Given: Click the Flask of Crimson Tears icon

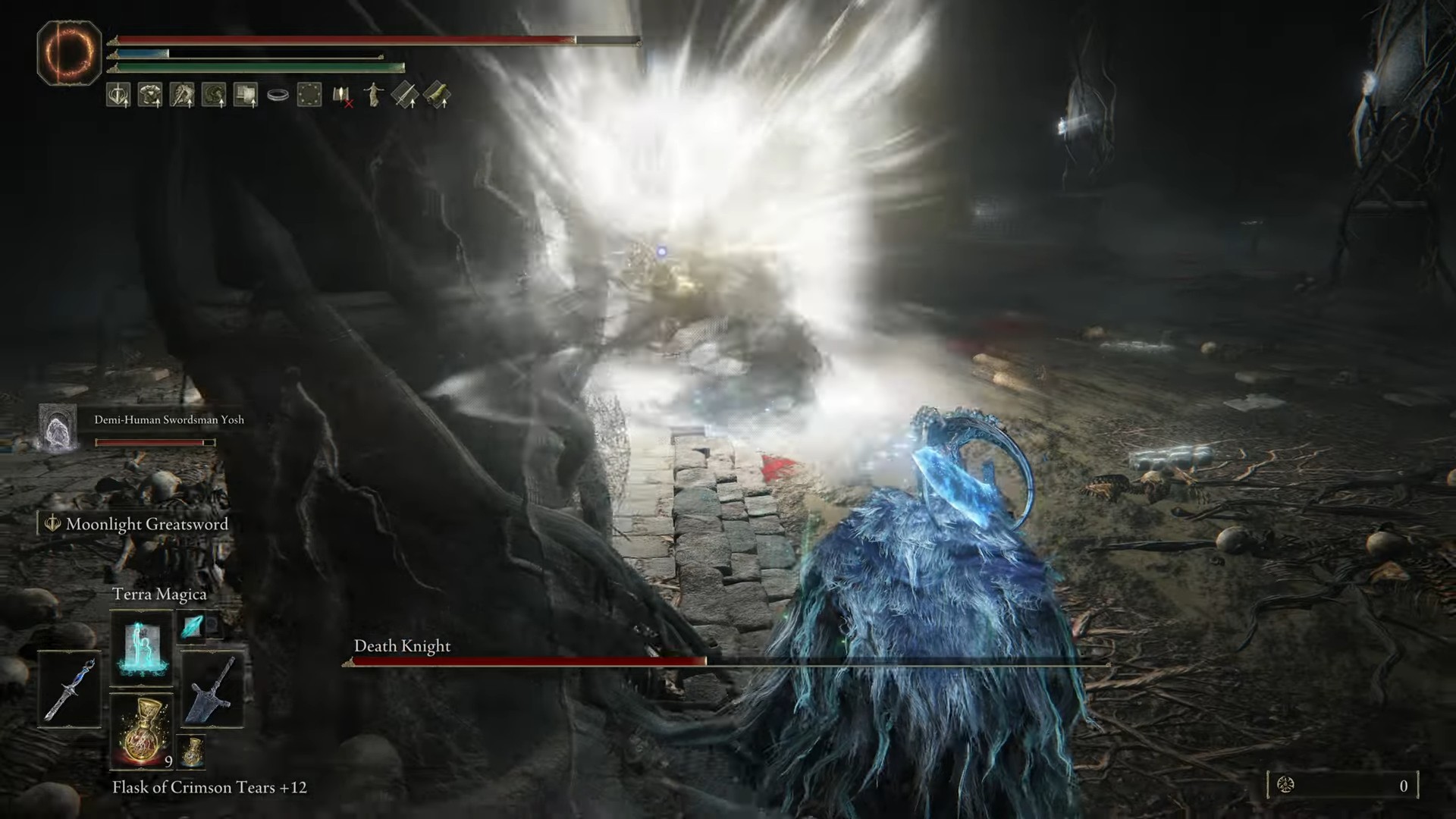Looking at the screenshot, I should [143, 732].
